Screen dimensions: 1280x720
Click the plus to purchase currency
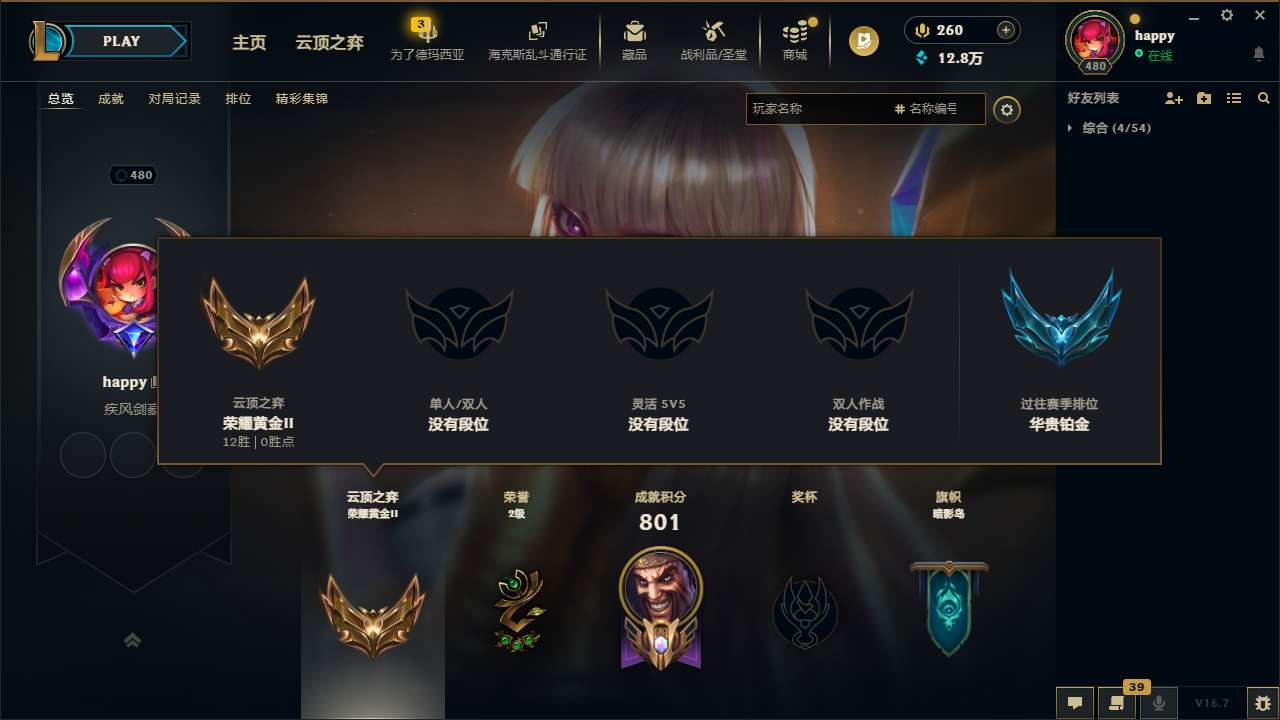(1007, 30)
